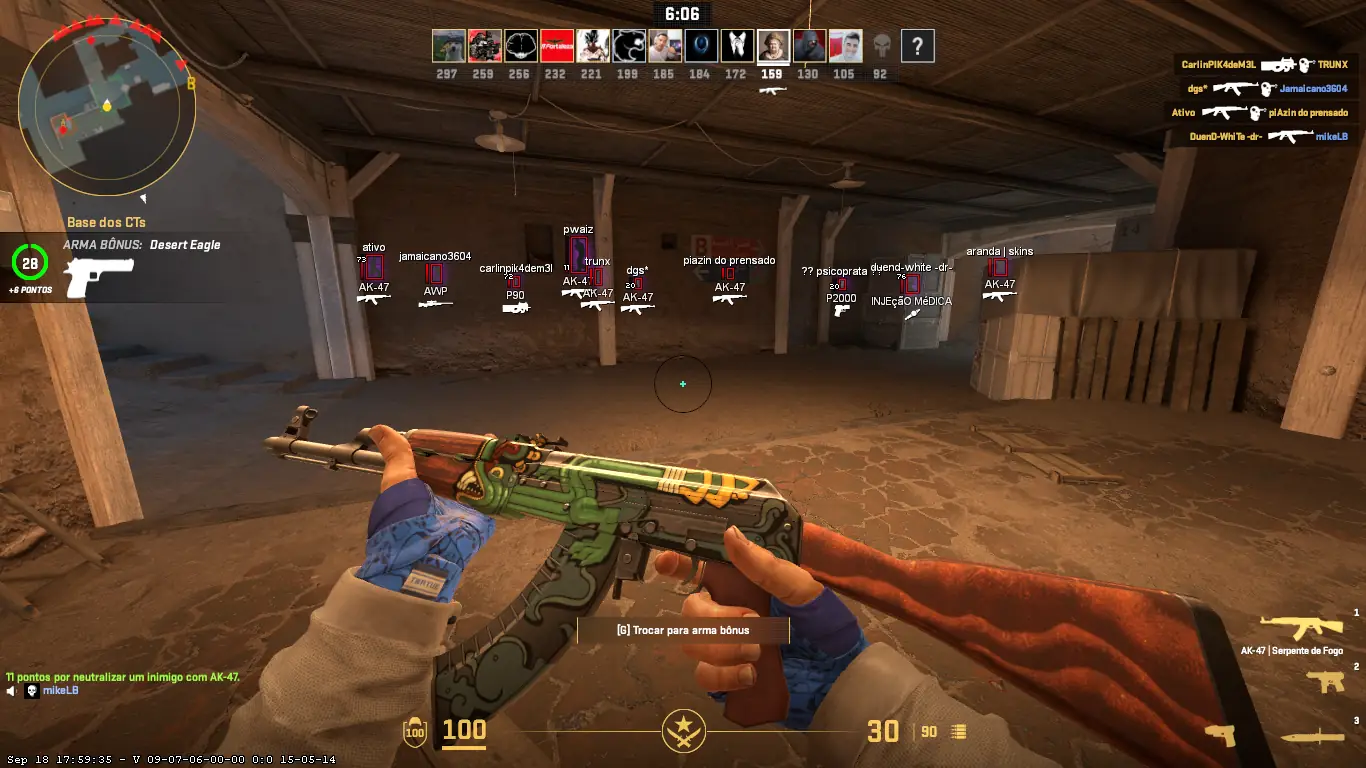Click the DuenD-WhiTe kill feed row
This screenshot has width=1366, height=768.
(x=1268, y=136)
